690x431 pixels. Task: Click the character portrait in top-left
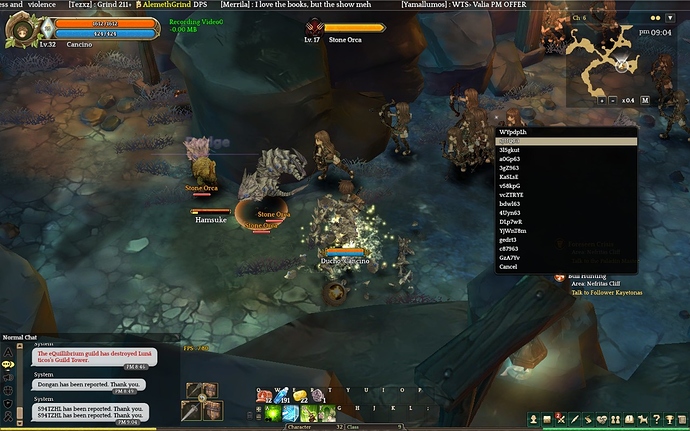[x=21, y=28]
